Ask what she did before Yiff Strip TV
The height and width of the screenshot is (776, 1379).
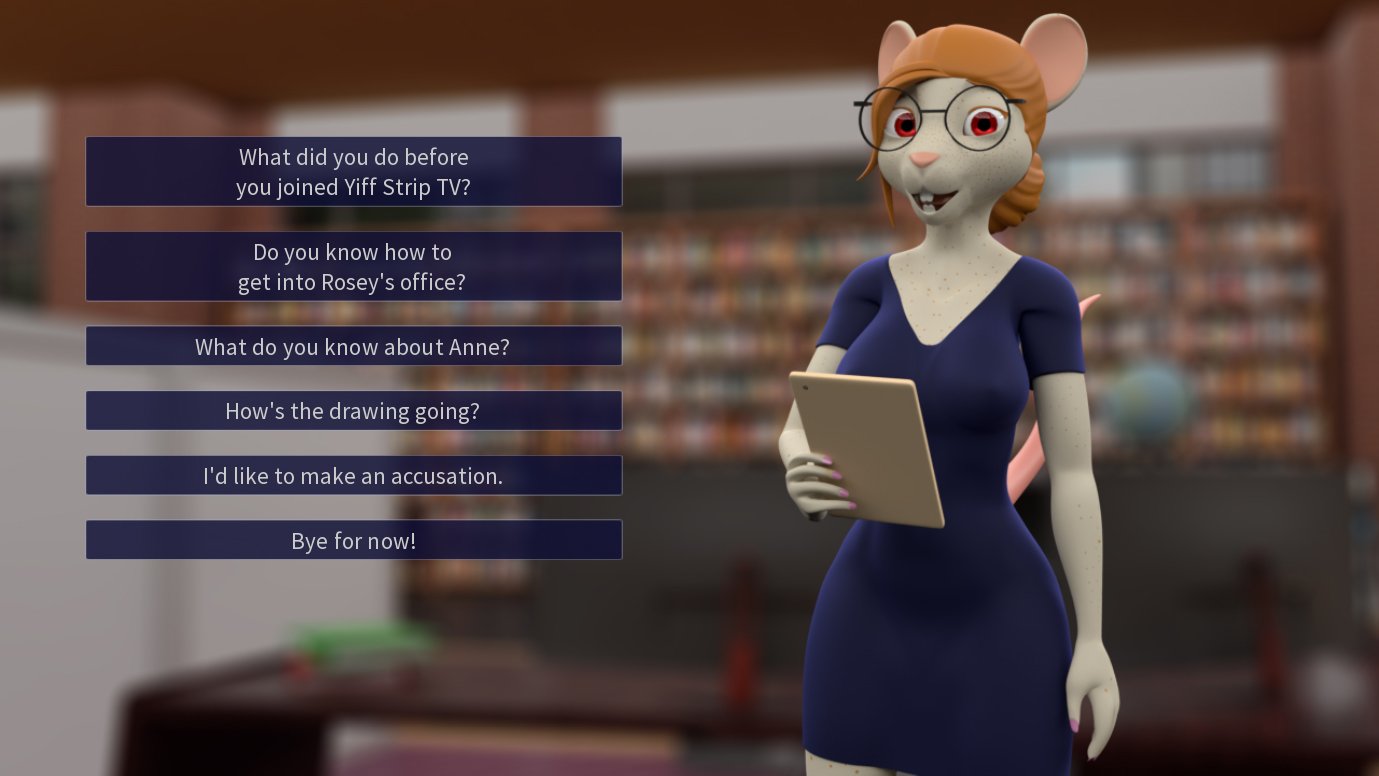[x=353, y=172]
